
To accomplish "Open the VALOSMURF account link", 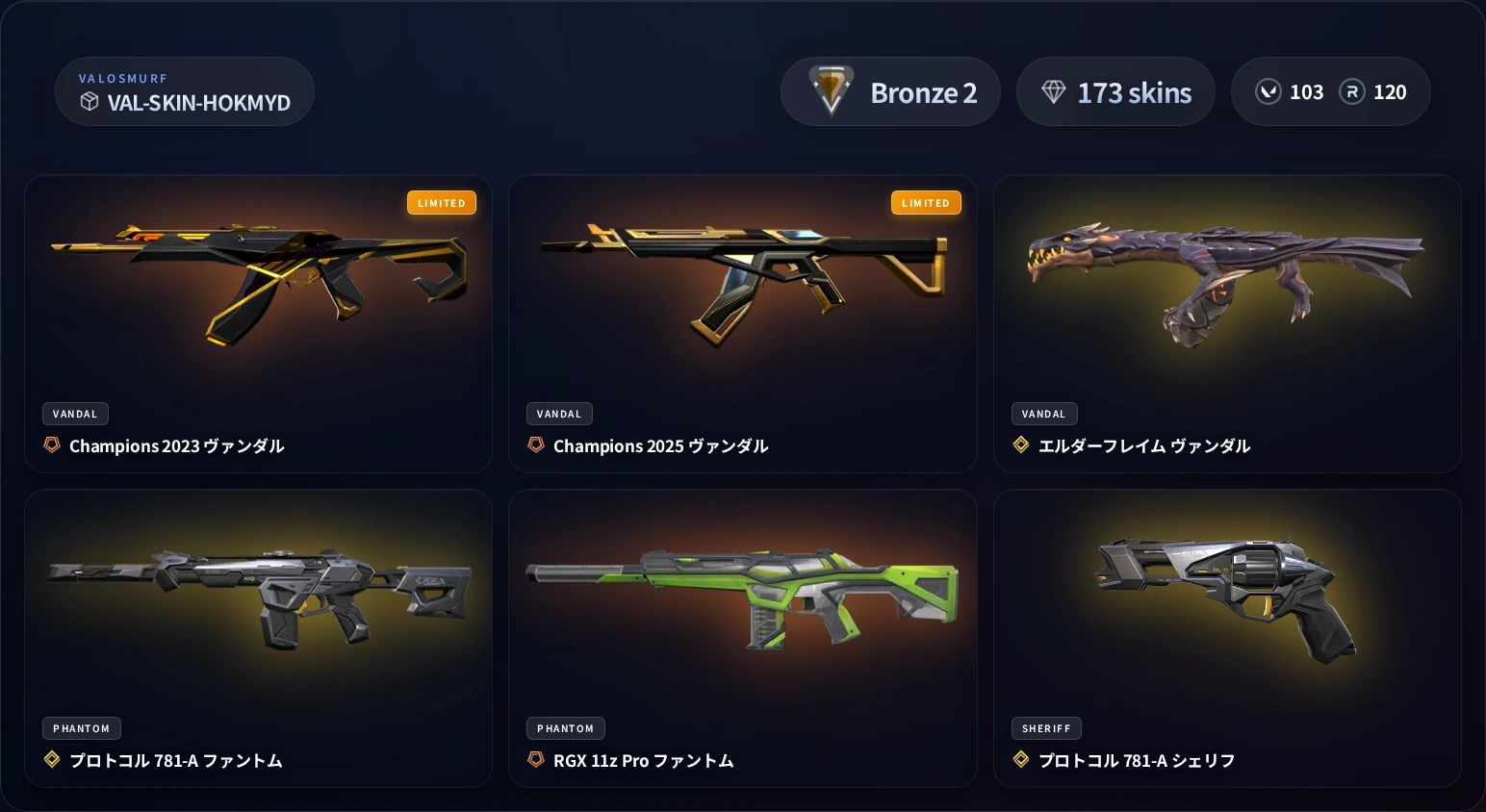I will pos(123,77).
